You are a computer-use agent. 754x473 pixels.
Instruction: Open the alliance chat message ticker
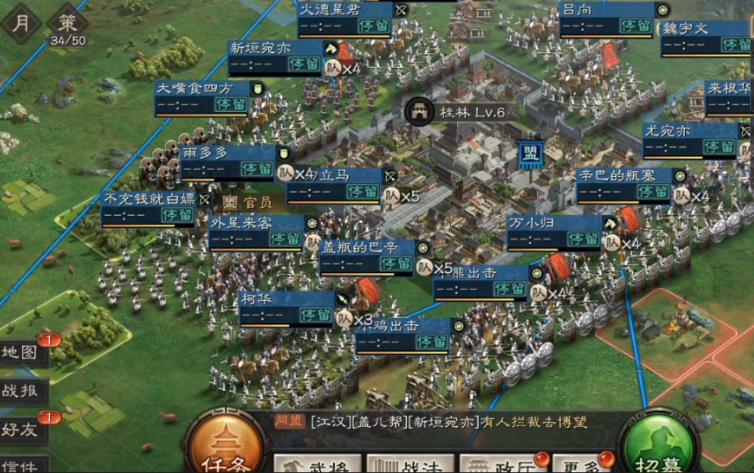click(x=440, y=422)
